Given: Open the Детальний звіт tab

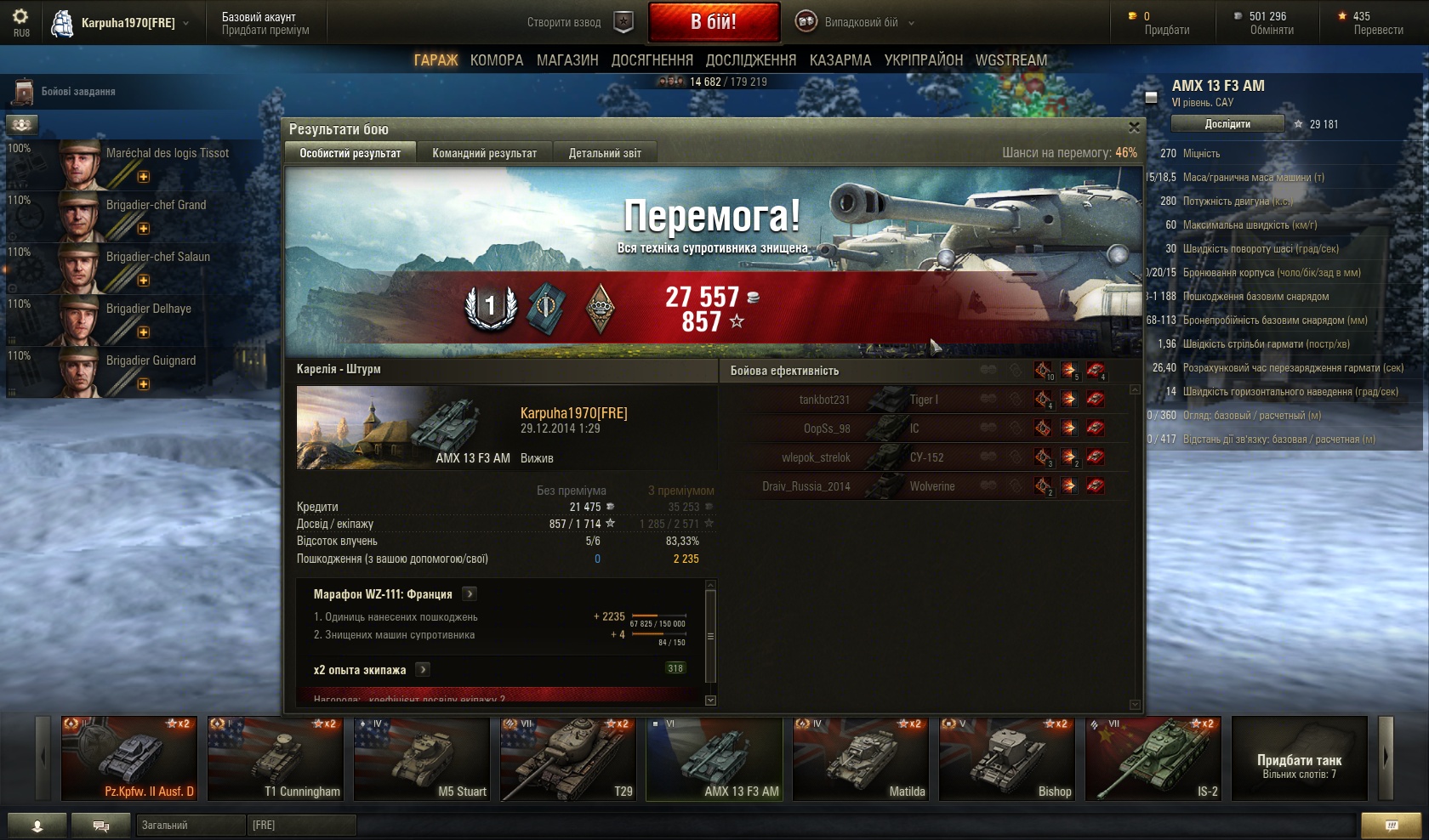Looking at the screenshot, I should [x=605, y=153].
